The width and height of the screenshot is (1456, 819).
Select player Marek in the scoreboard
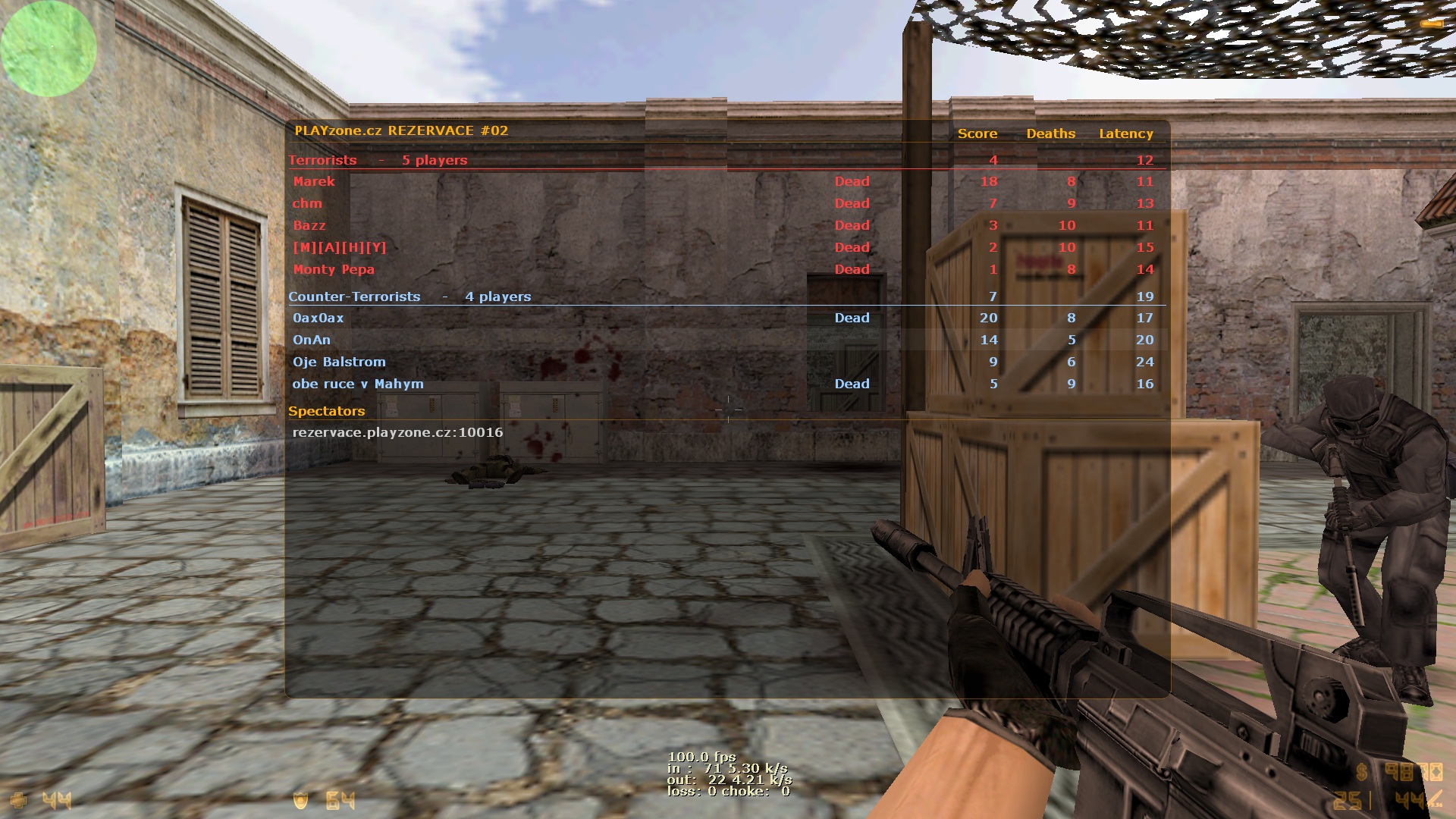coord(314,181)
